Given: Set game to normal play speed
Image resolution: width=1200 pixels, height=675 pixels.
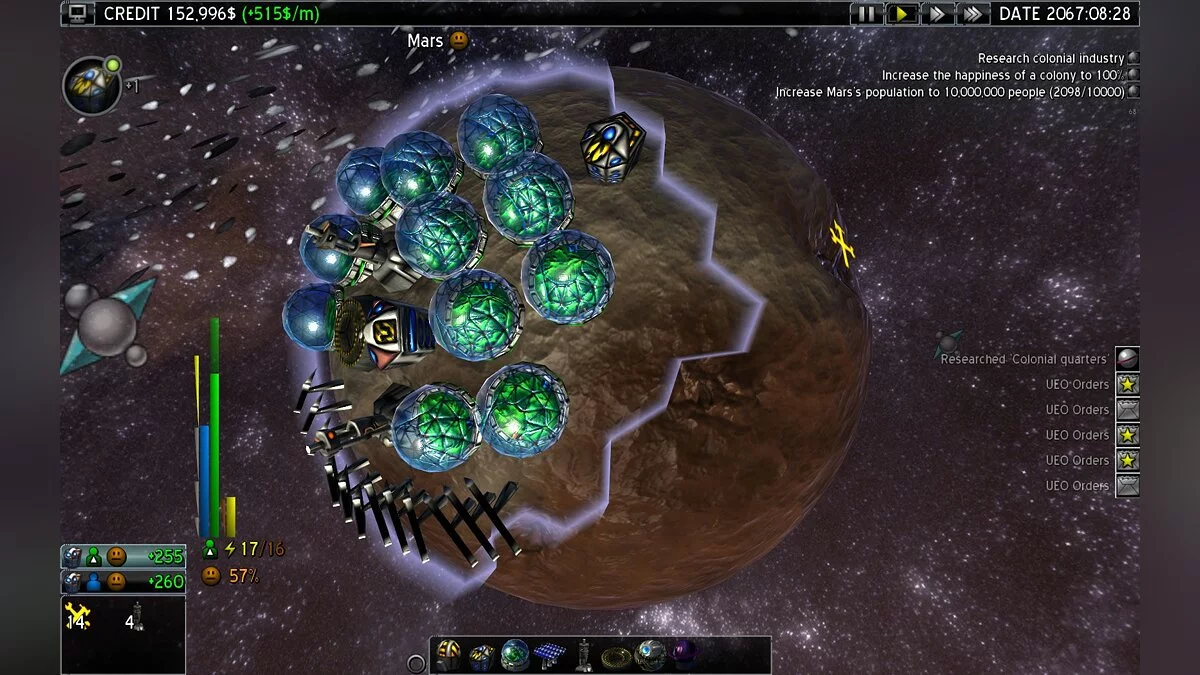Looking at the screenshot, I should 901,14.
